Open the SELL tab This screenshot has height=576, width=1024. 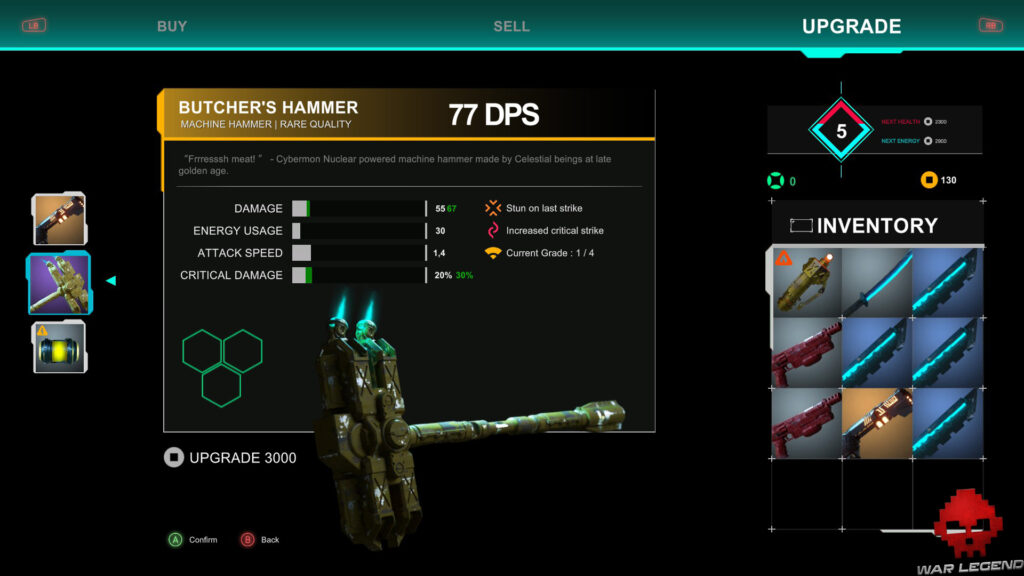pyautogui.click(x=511, y=26)
